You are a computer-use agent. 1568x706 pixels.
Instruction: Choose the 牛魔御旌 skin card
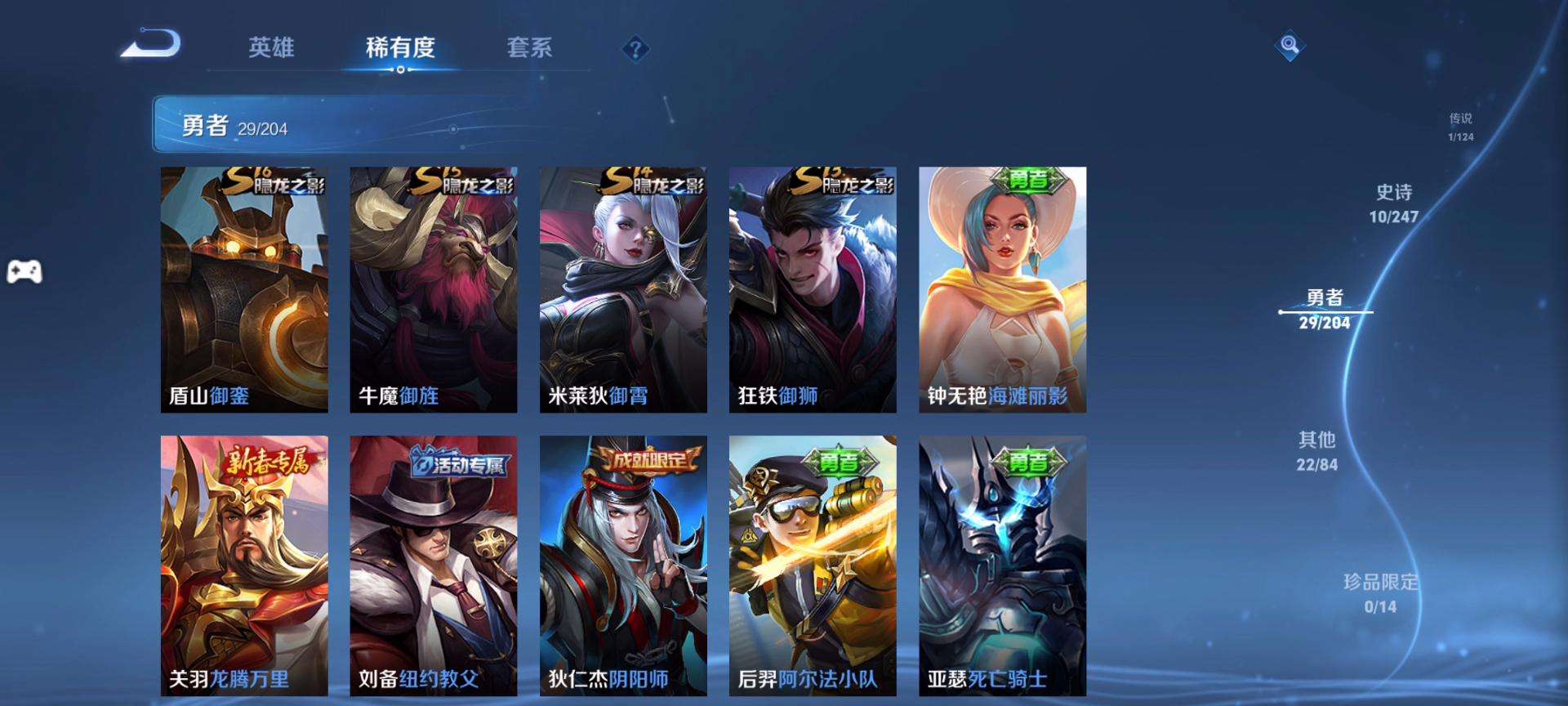(x=434, y=289)
